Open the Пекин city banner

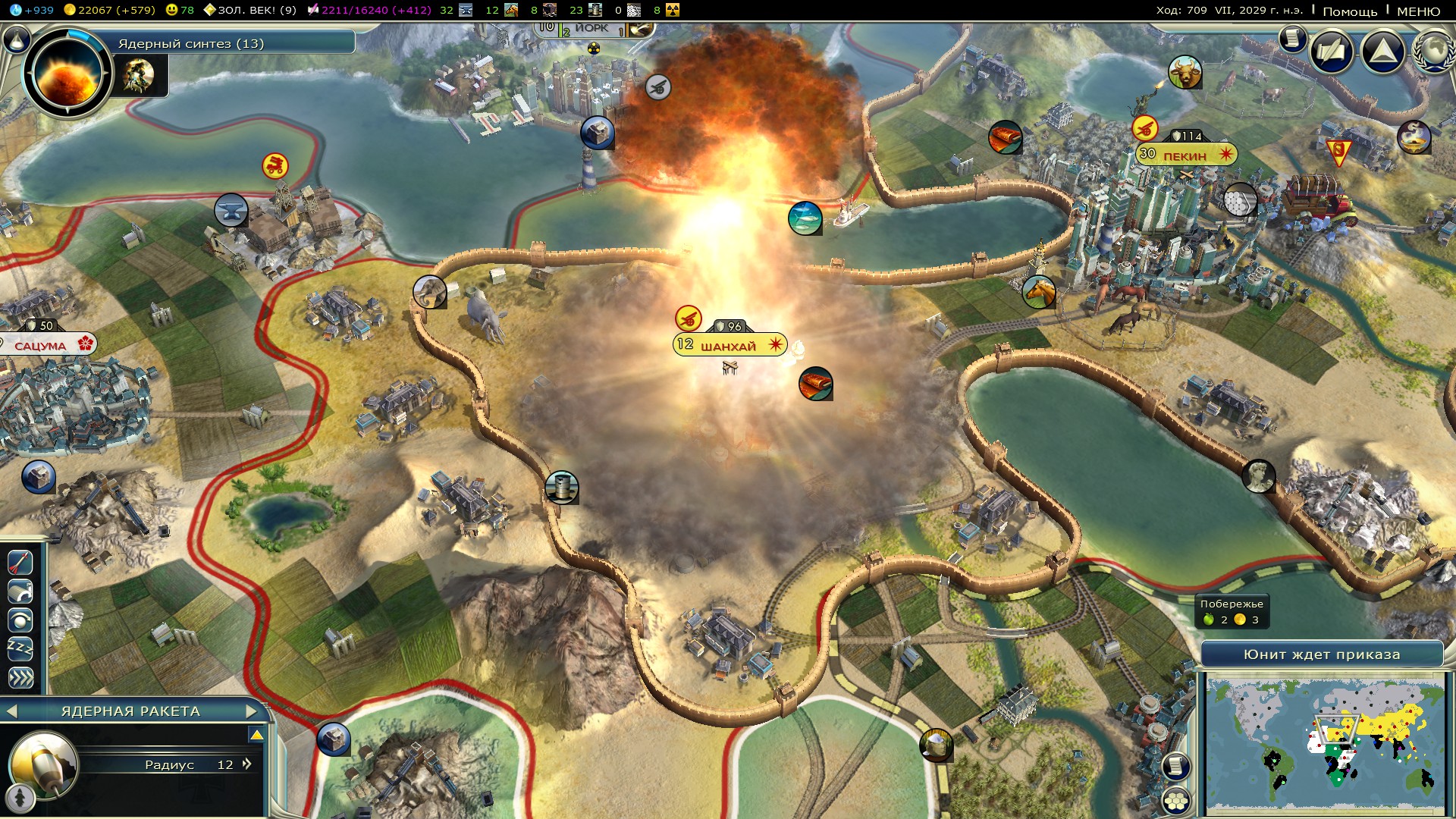(x=1185, y=155)
